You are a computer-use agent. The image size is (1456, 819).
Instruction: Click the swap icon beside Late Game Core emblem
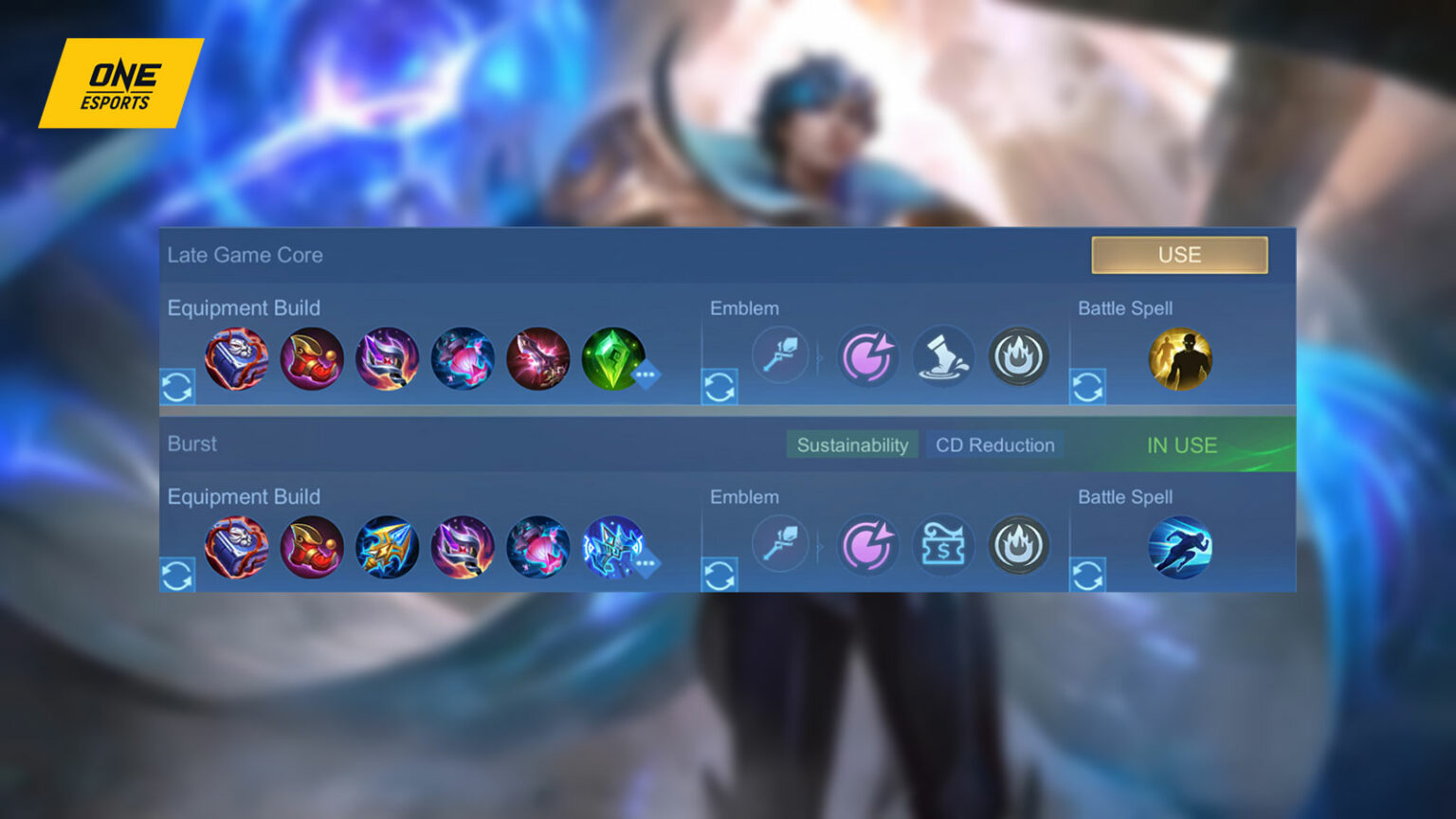[719, 387]
